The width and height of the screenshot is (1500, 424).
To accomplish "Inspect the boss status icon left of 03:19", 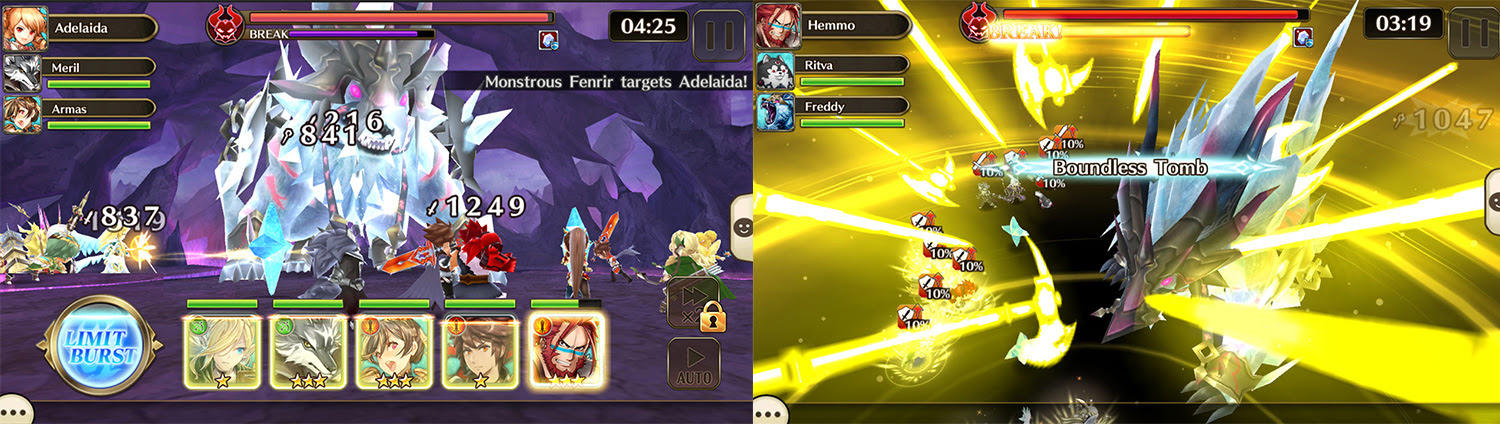I will tap(1304, 38).
